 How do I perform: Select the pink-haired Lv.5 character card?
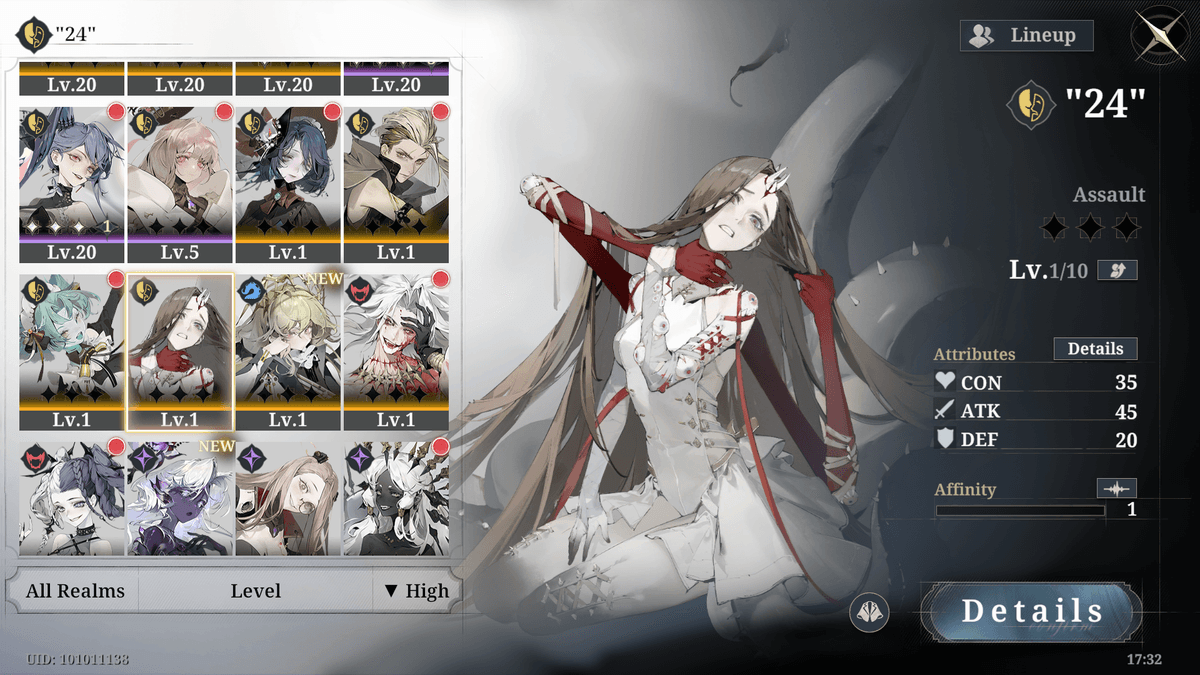180,182
